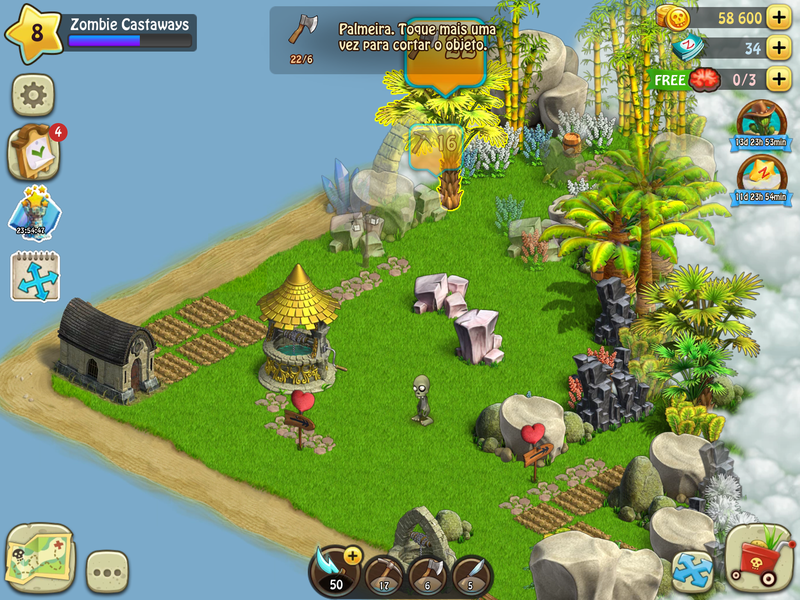800x600 pixels.
Task: Tap the notepad move-arrows button
Action: 35,276
